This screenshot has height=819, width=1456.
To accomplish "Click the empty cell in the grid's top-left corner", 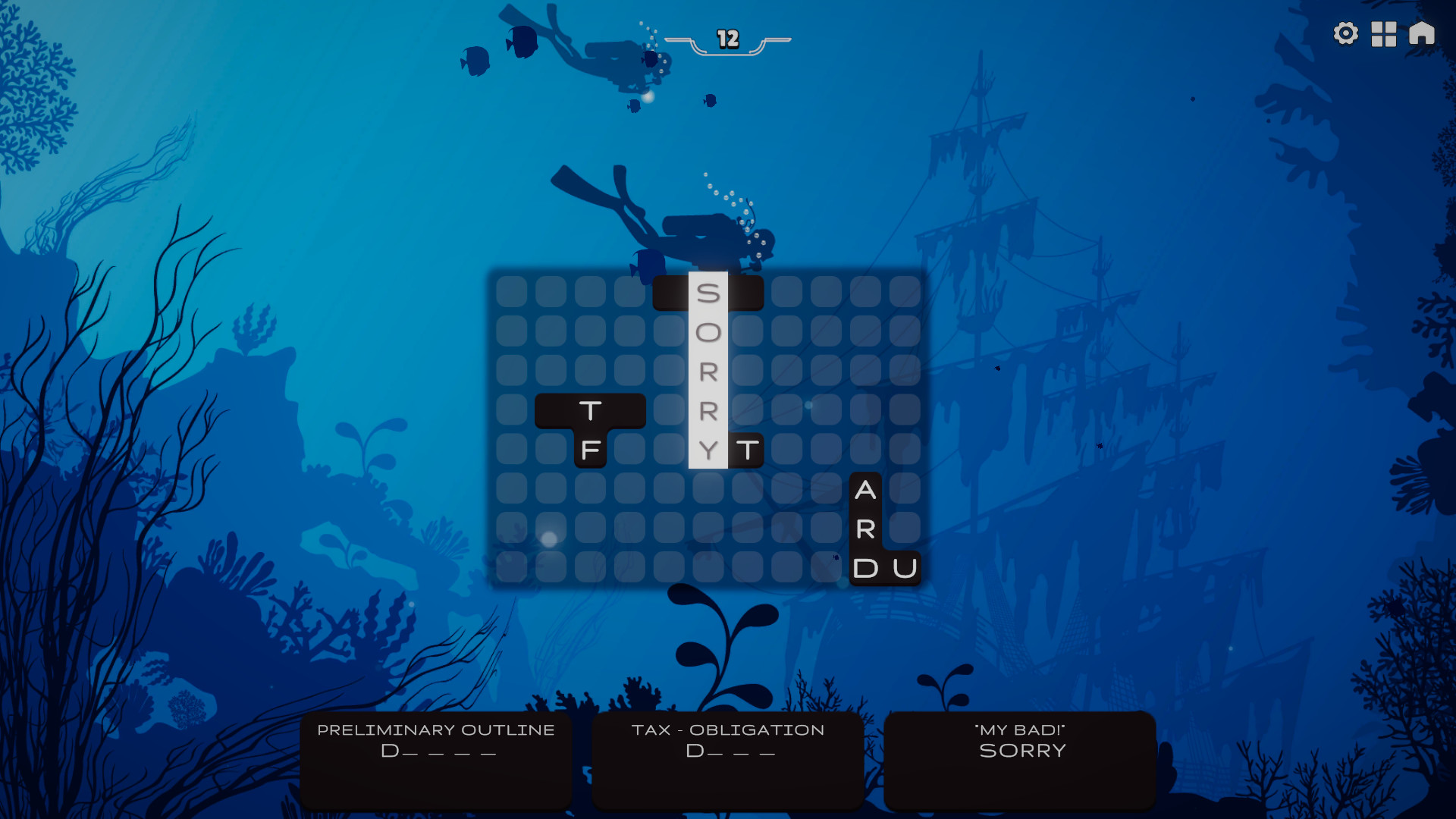I will [512, 291].
